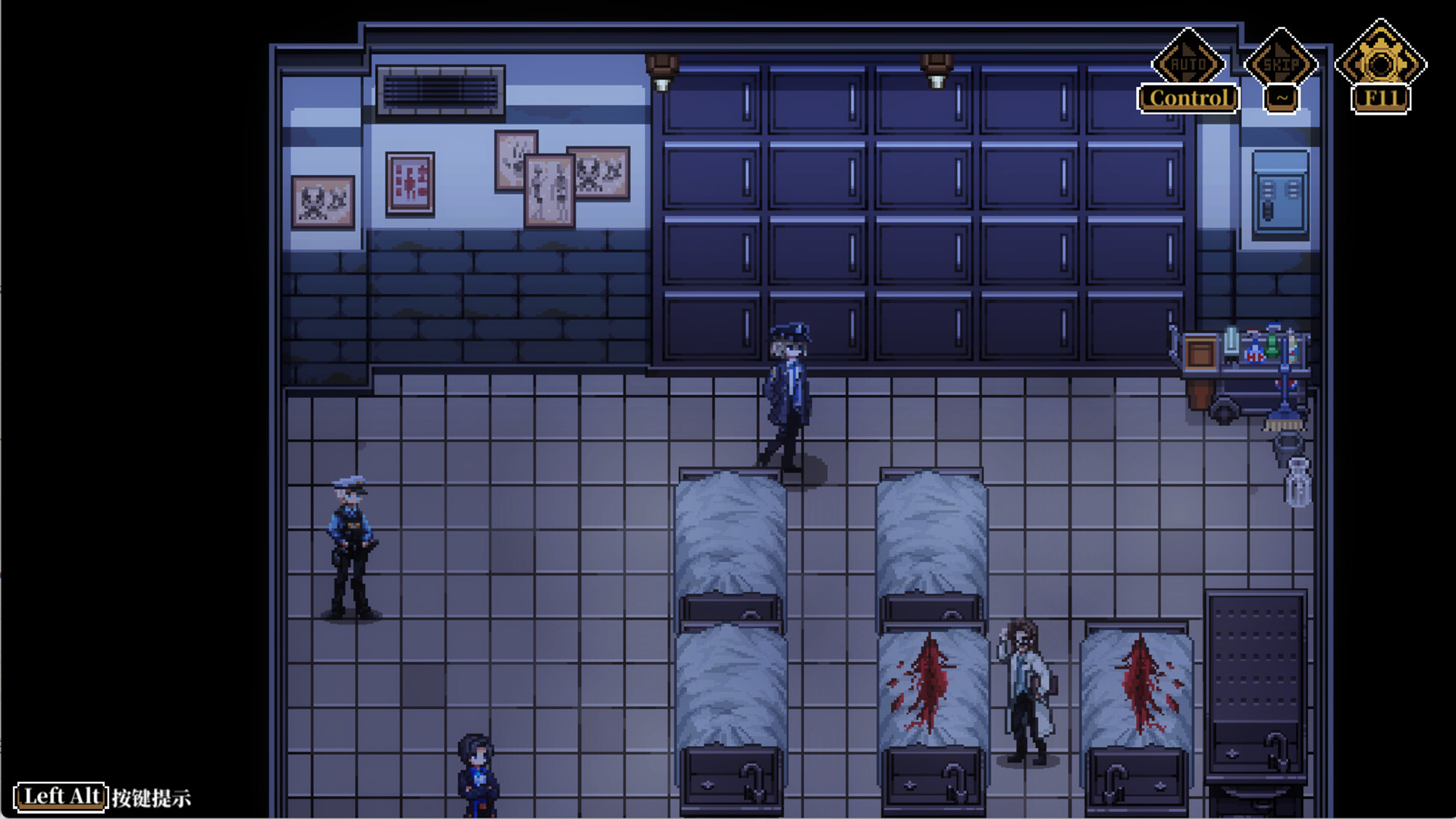1456x819 pixels.
Task: Click the Left Alt key hint badge
Action: (62, 796)
